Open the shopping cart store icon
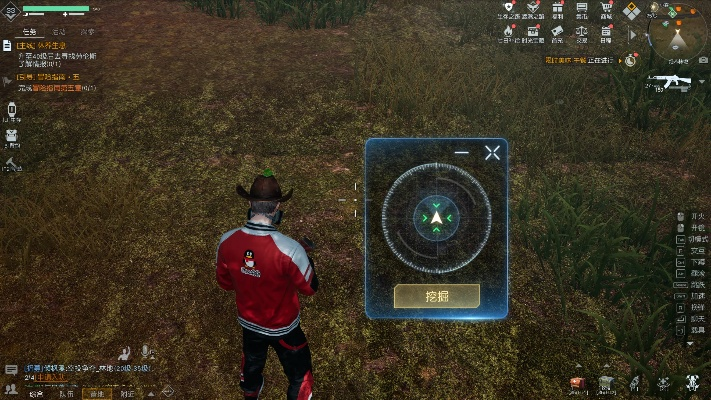The image size is (711, 400). point(606,11)
